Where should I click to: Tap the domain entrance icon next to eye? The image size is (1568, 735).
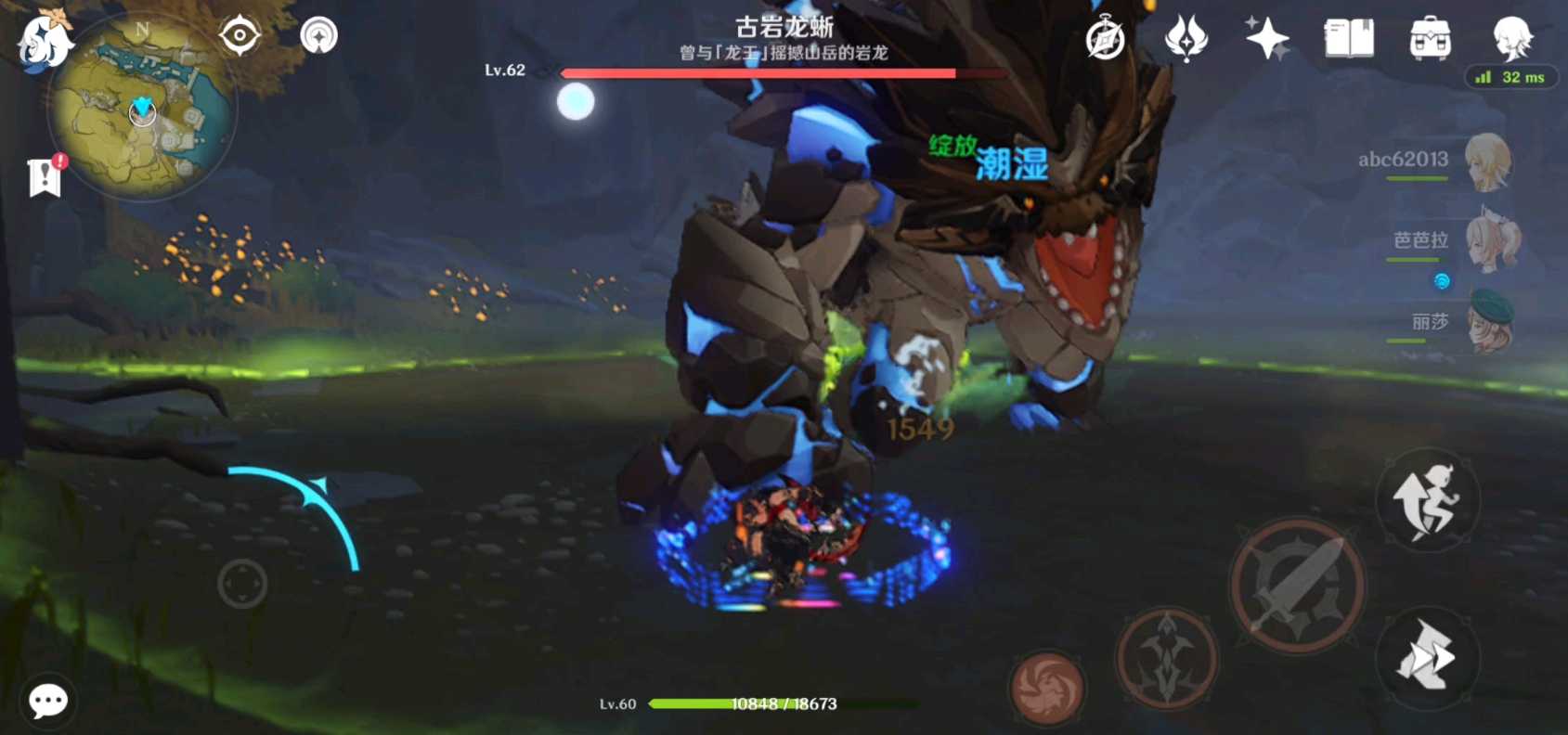317,37
